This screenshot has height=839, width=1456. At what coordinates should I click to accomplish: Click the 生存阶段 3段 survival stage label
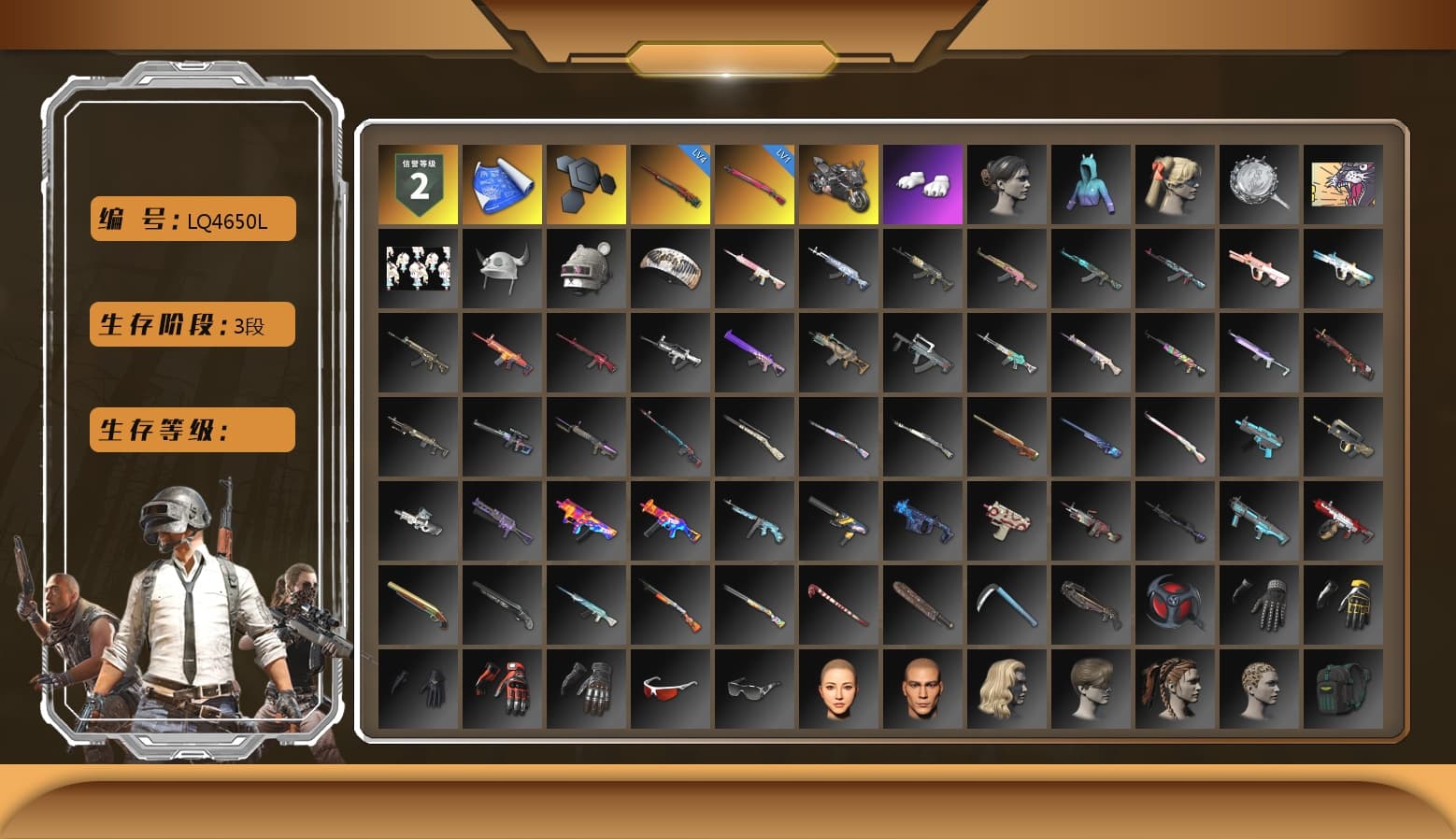(192, 324)
